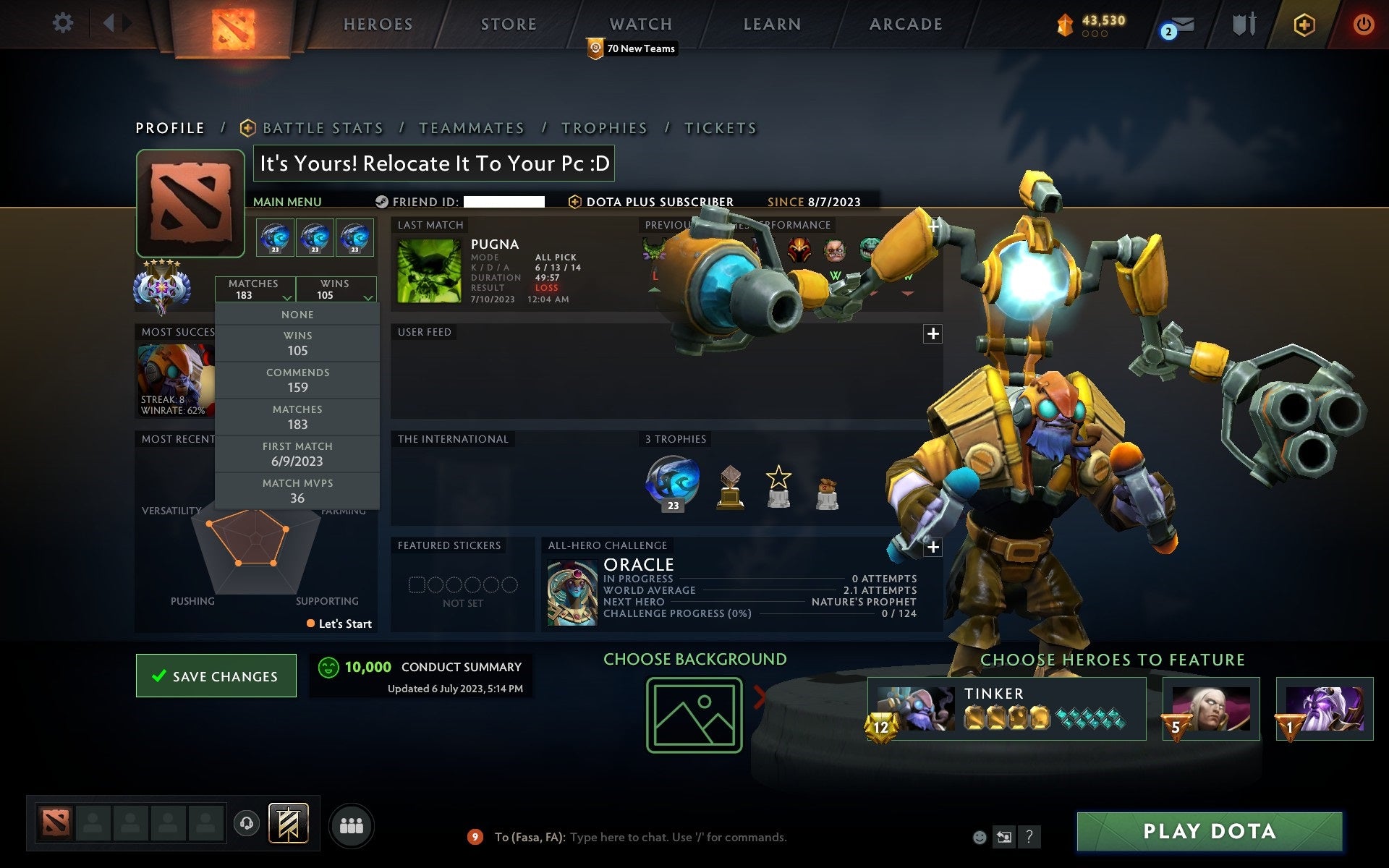Click the power button in the top right
This screenshot has width=1389, height=868.
(1363, 23)
